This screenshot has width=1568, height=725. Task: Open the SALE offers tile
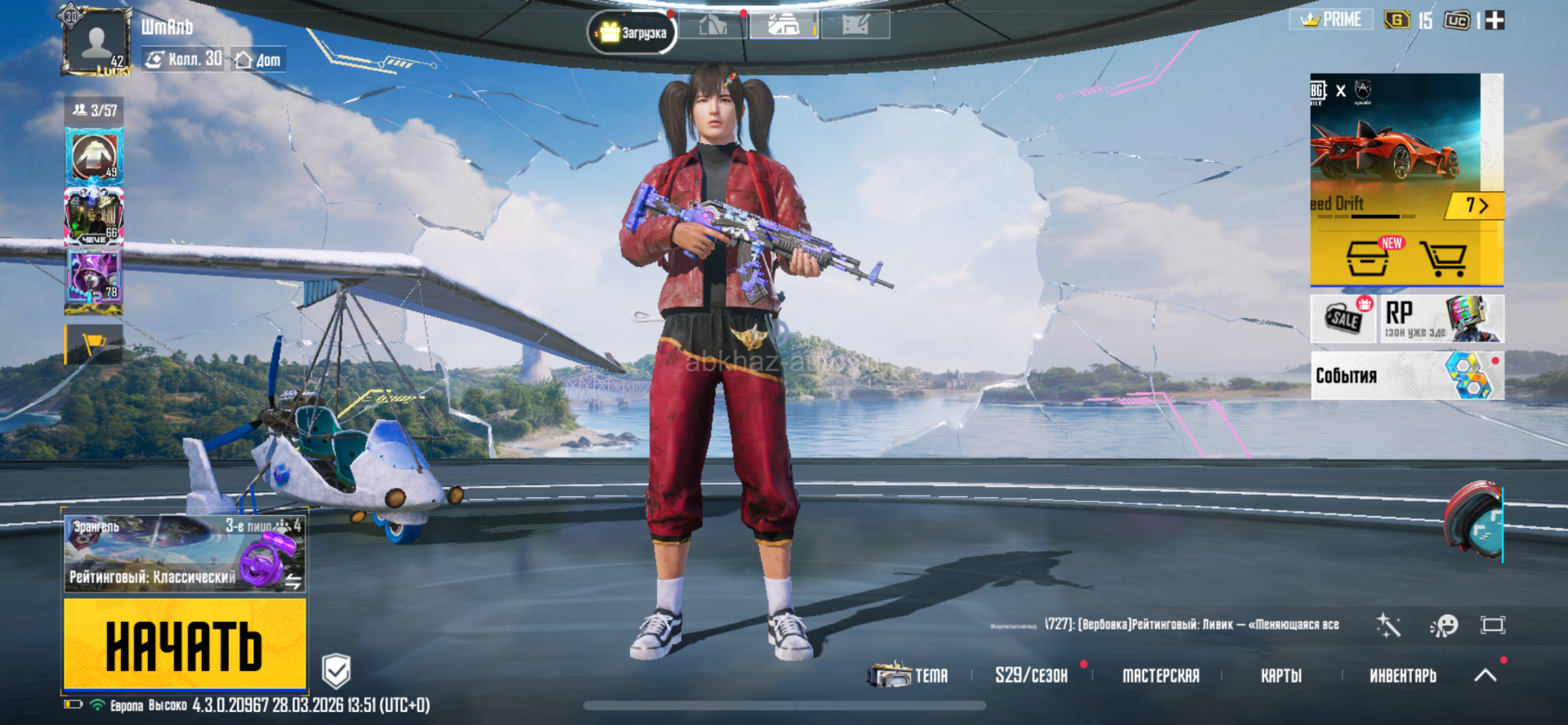(x=1344, y=318)
